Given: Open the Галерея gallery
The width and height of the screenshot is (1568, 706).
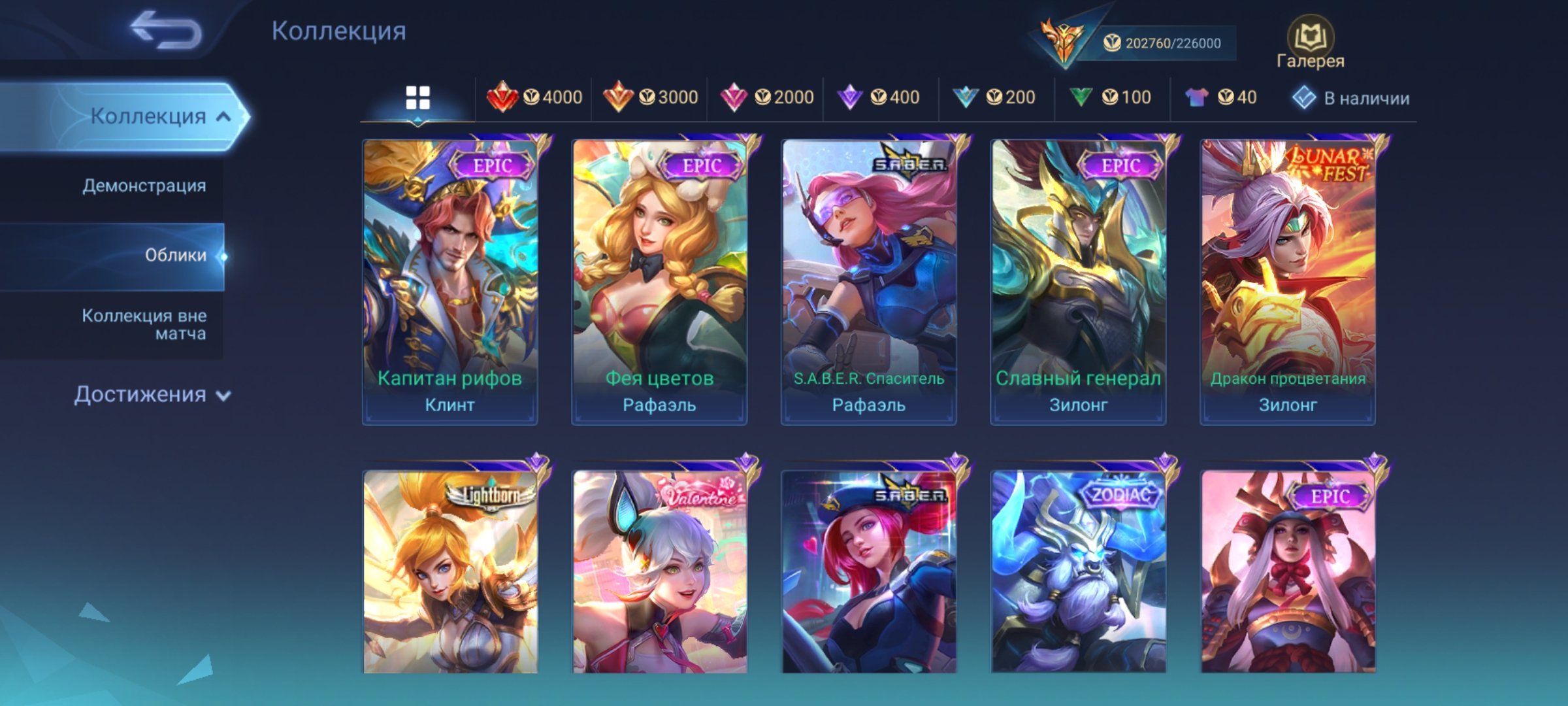Looking at the screenshot, I should click(x=1310, y=43).
